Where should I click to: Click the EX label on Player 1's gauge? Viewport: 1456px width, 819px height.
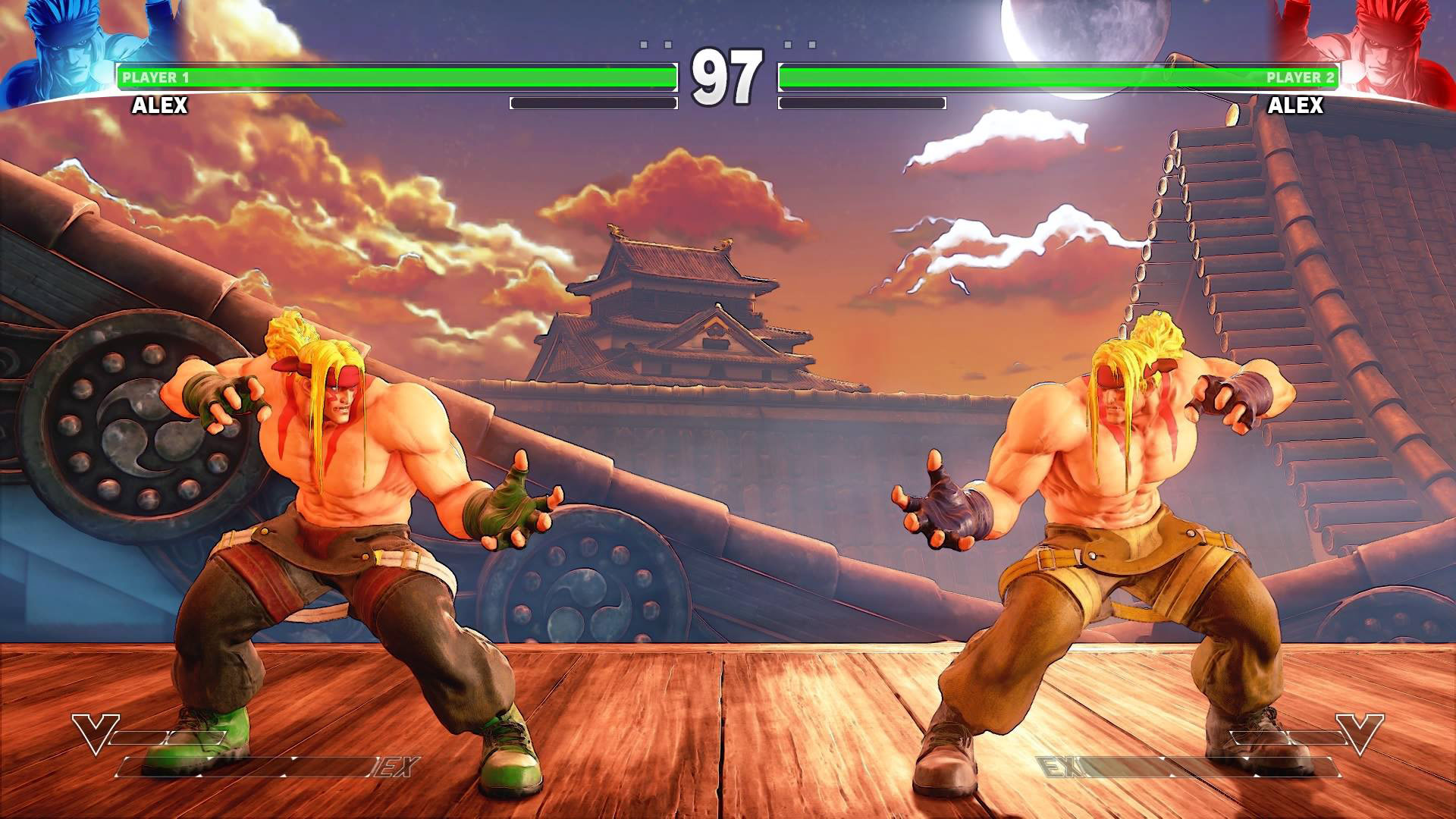[x=391, y=765]
